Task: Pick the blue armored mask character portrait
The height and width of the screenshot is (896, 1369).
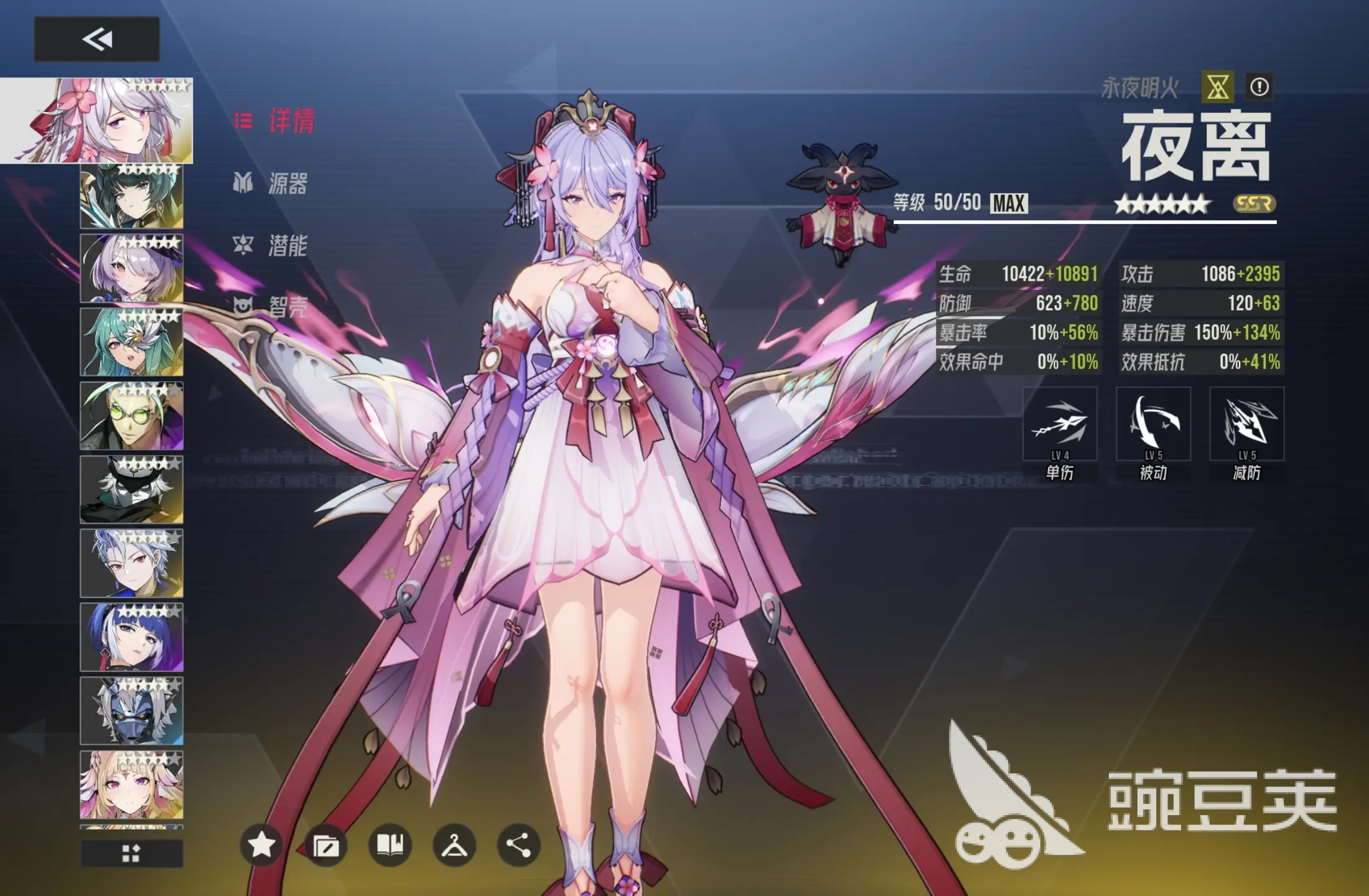Action: (131, 711)
